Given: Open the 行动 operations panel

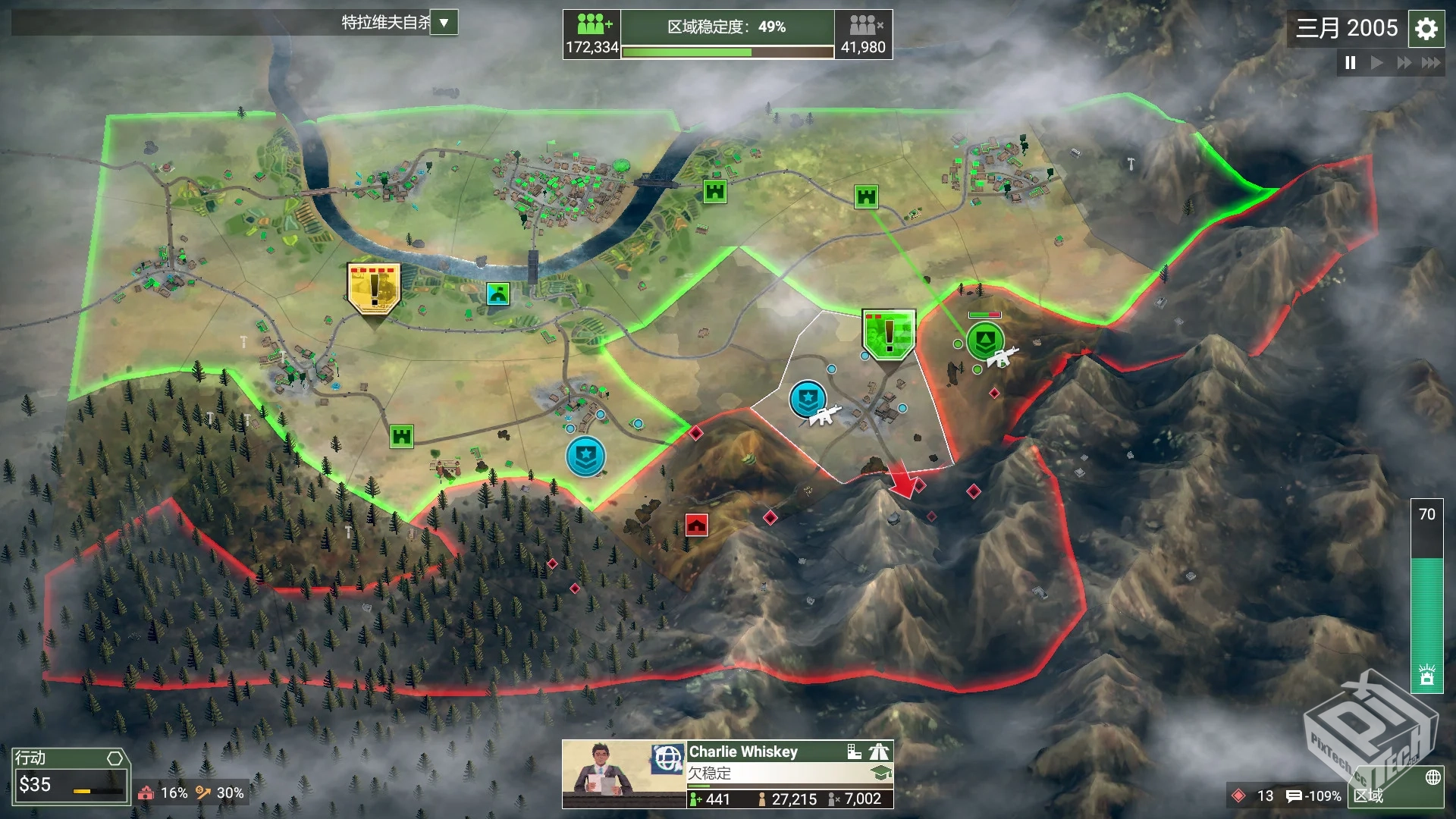Looking at the screenshot, I should (70, 776).
